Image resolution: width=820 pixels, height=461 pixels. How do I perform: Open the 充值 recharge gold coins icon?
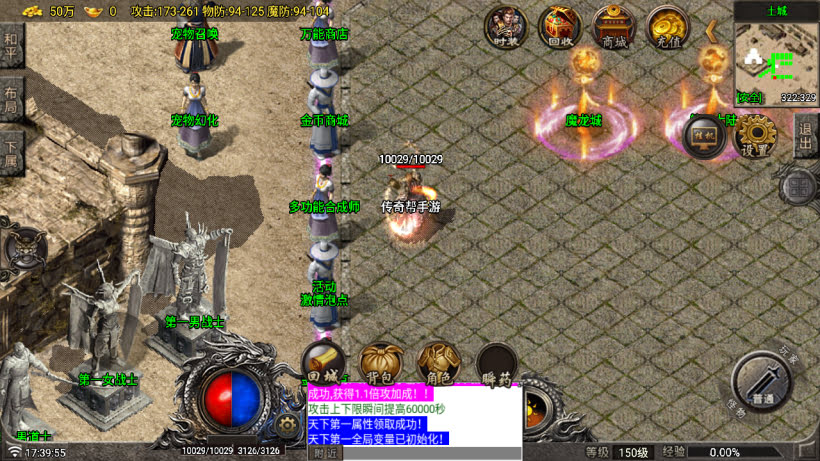tap(667, 27)
